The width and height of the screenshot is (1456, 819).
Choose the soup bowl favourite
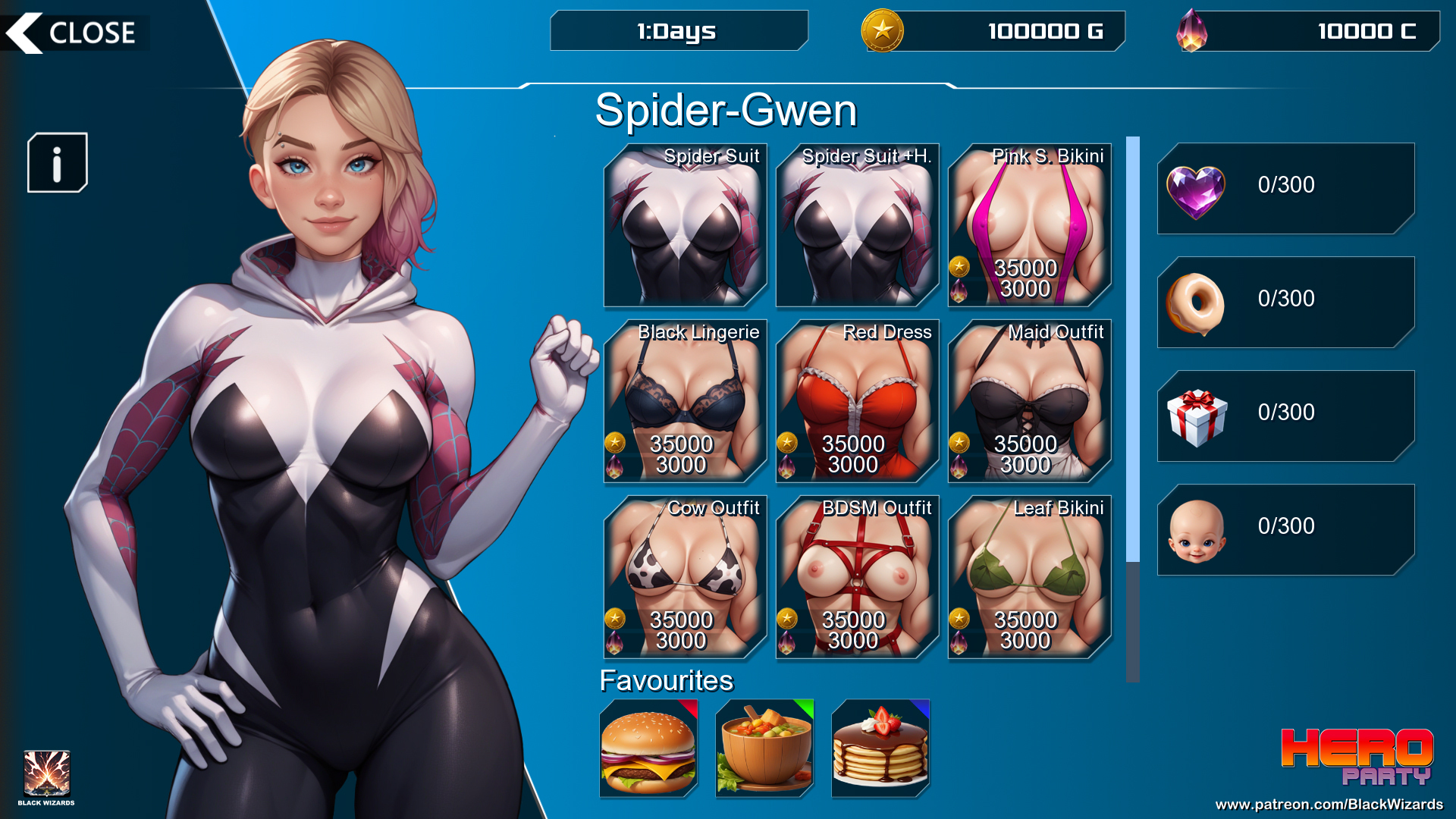pyautogui.click(x=764, y=748)
